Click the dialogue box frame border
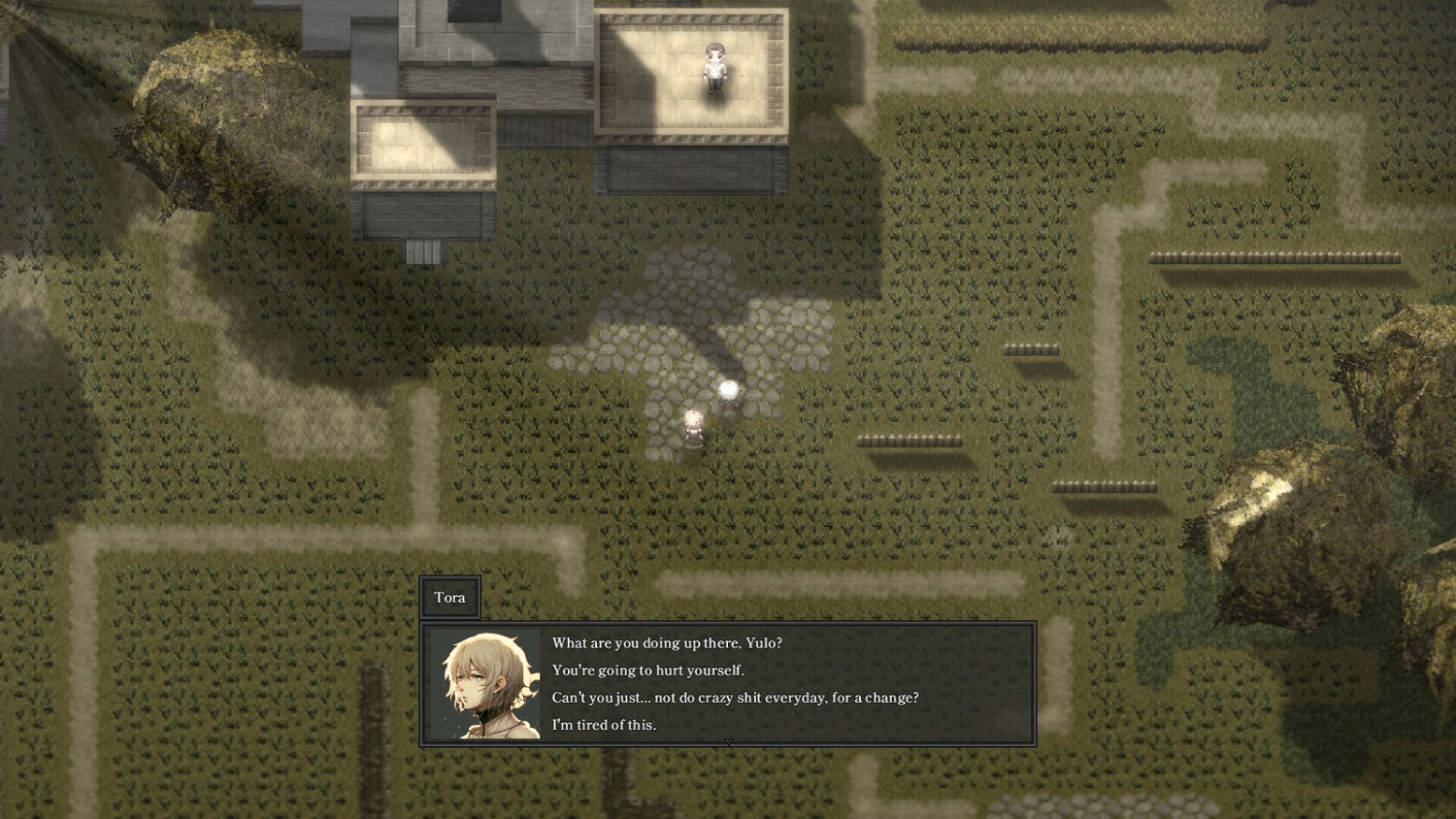 coord(728,624)
